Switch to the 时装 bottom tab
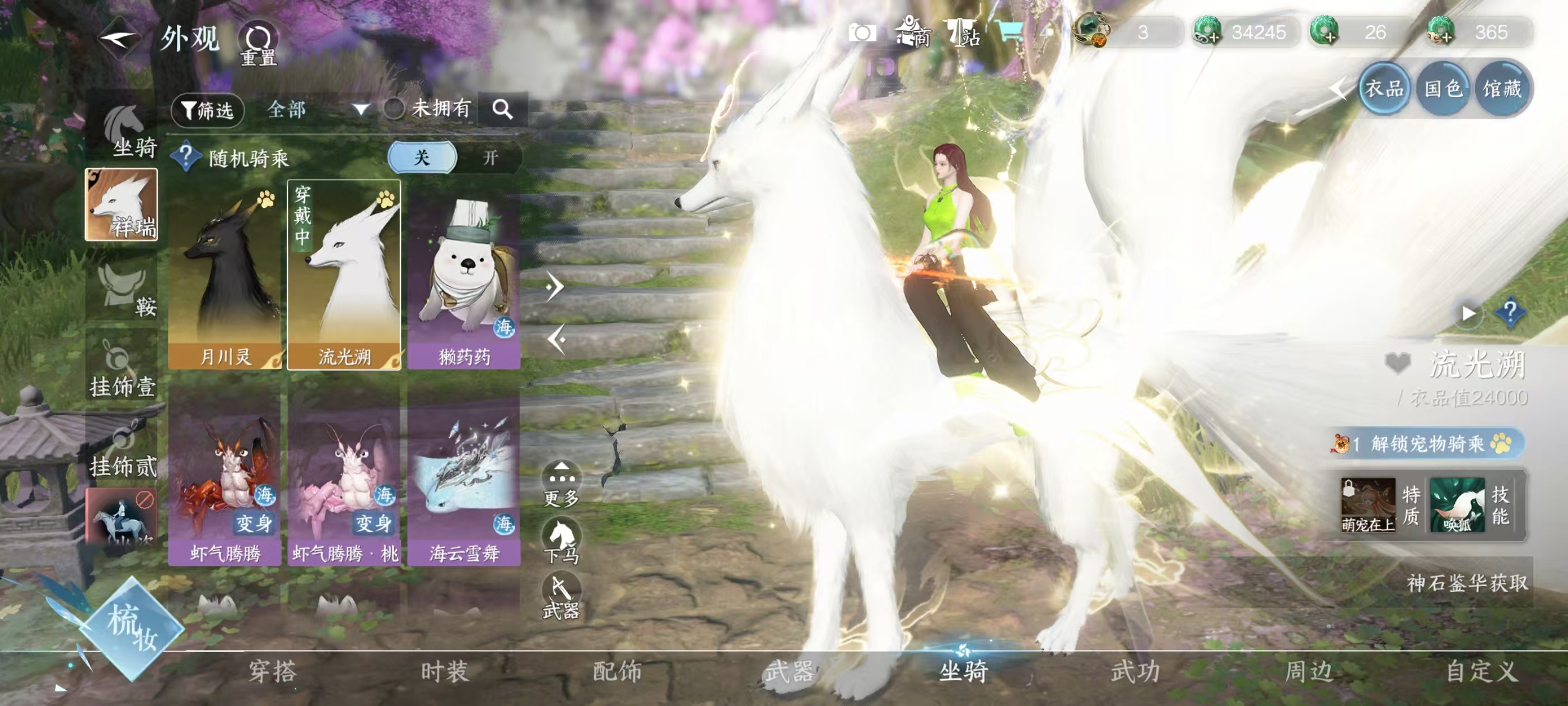Screen dimensions: 1568x706 (x=445, y=672)
